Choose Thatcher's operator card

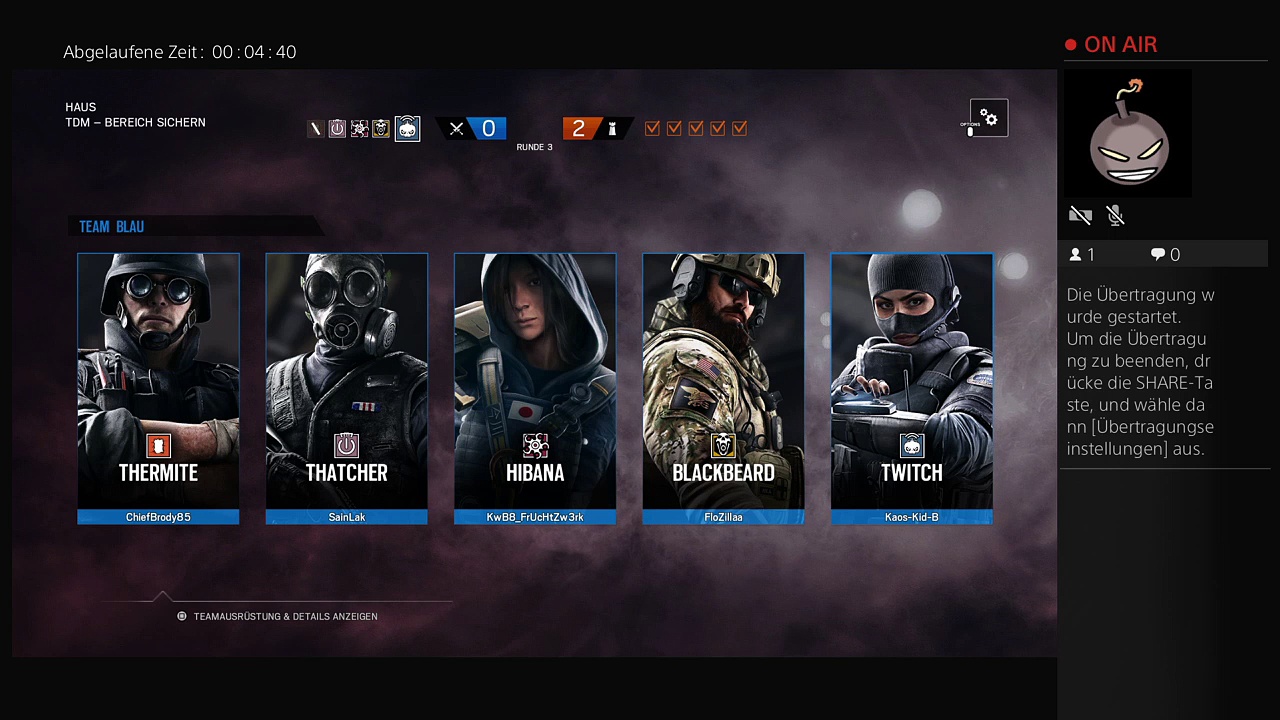346,388
